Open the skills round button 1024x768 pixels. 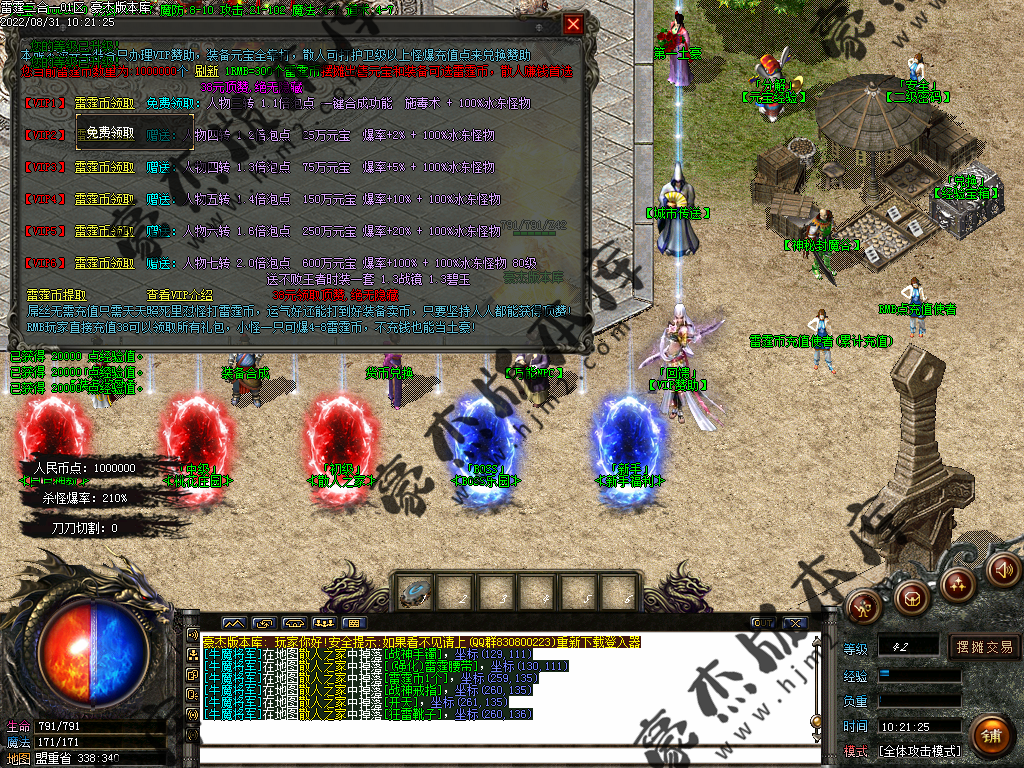(x=957, y=583)
